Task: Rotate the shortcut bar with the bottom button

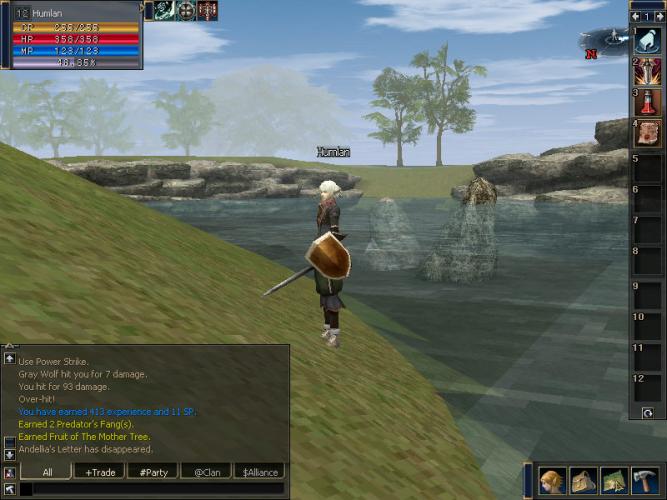Action: 647,412
